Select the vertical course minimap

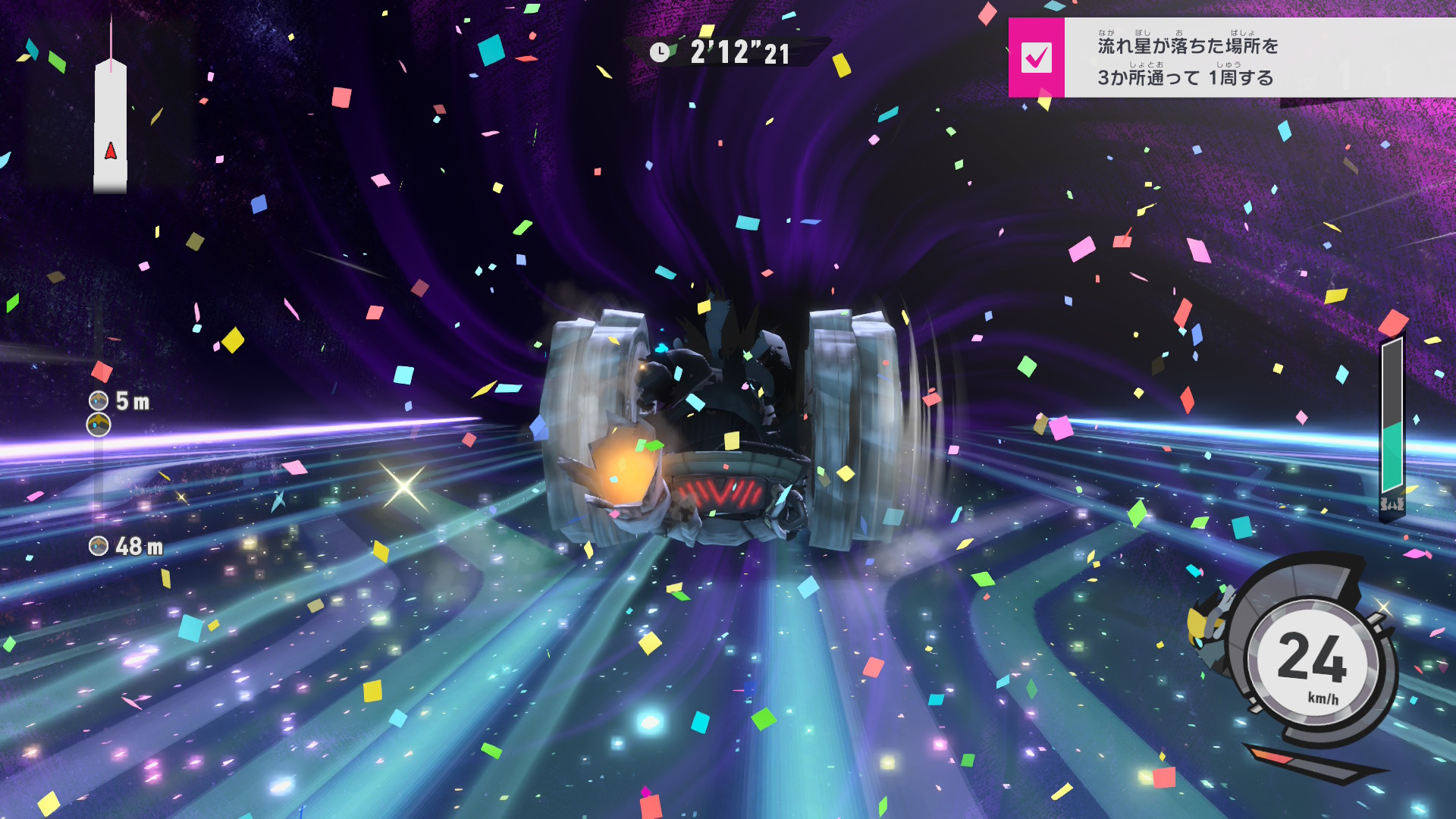[111, 125]
